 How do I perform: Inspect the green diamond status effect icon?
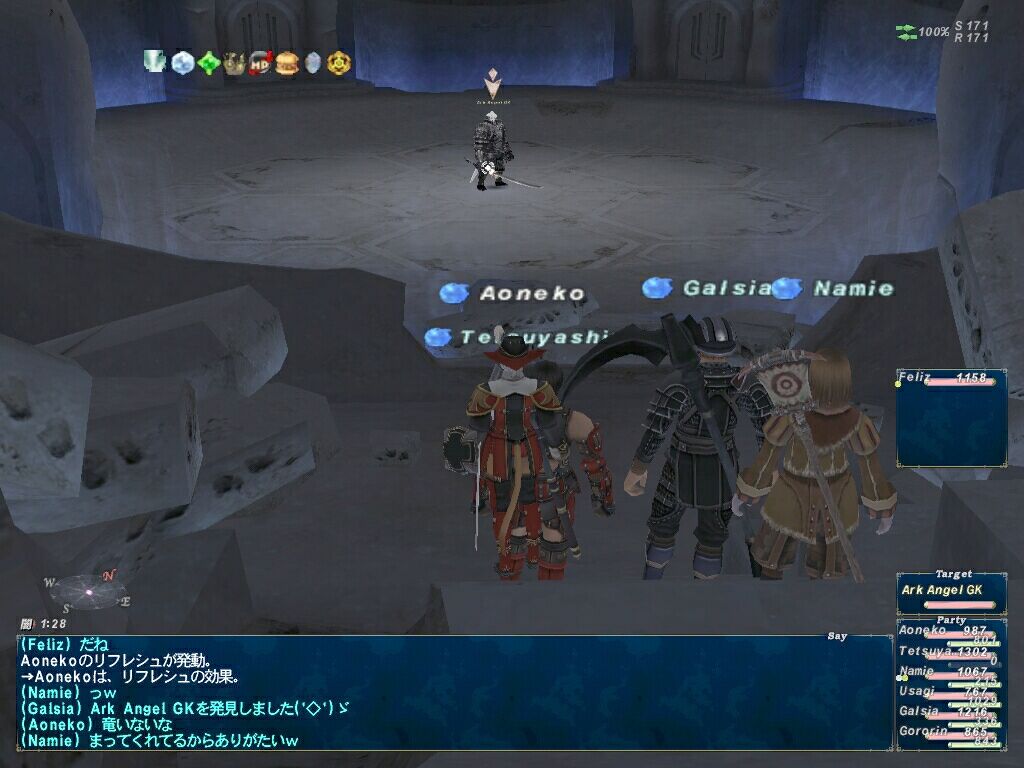[208, 63]
